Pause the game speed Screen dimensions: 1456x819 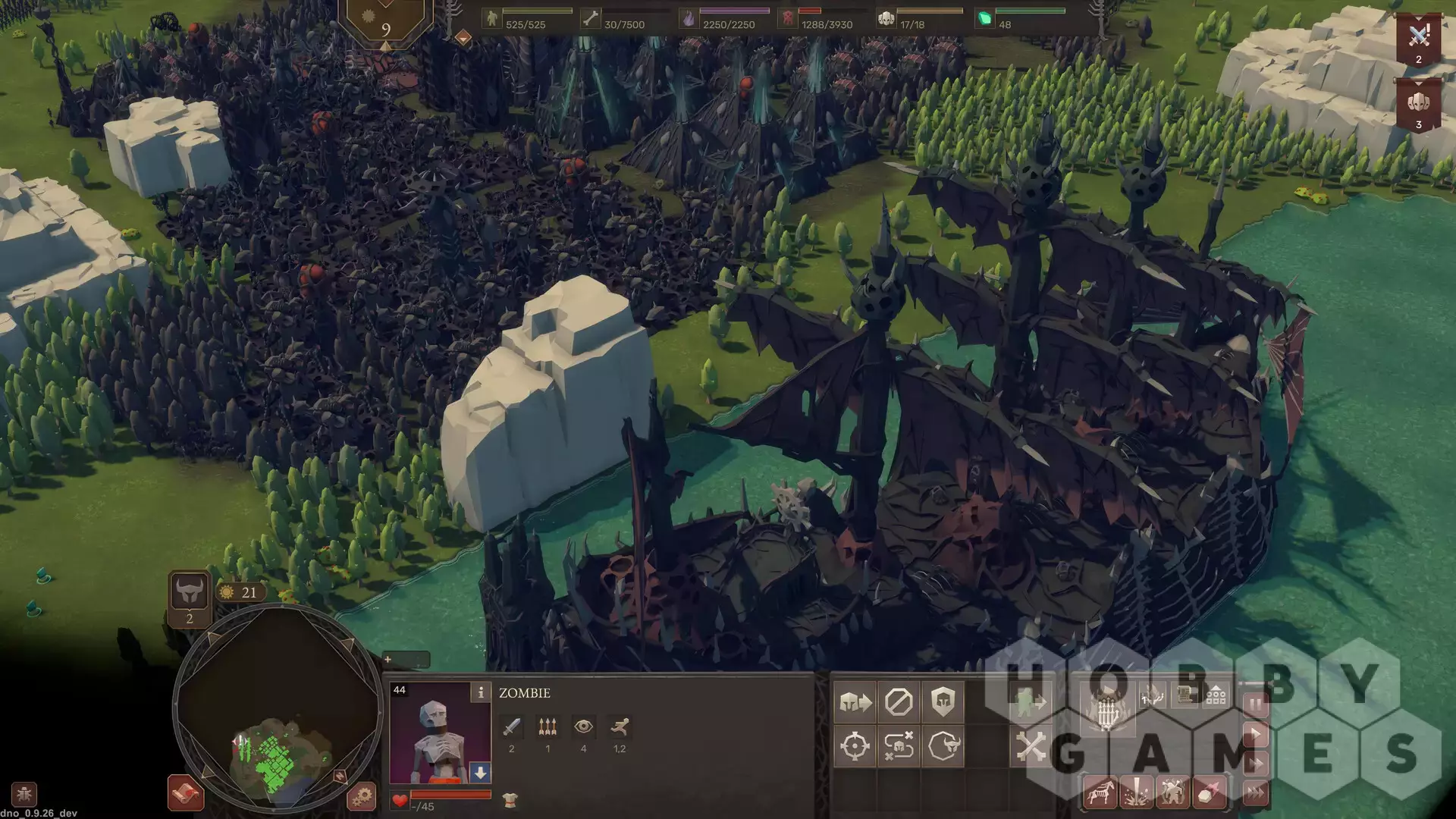(x=1255, y=704)
